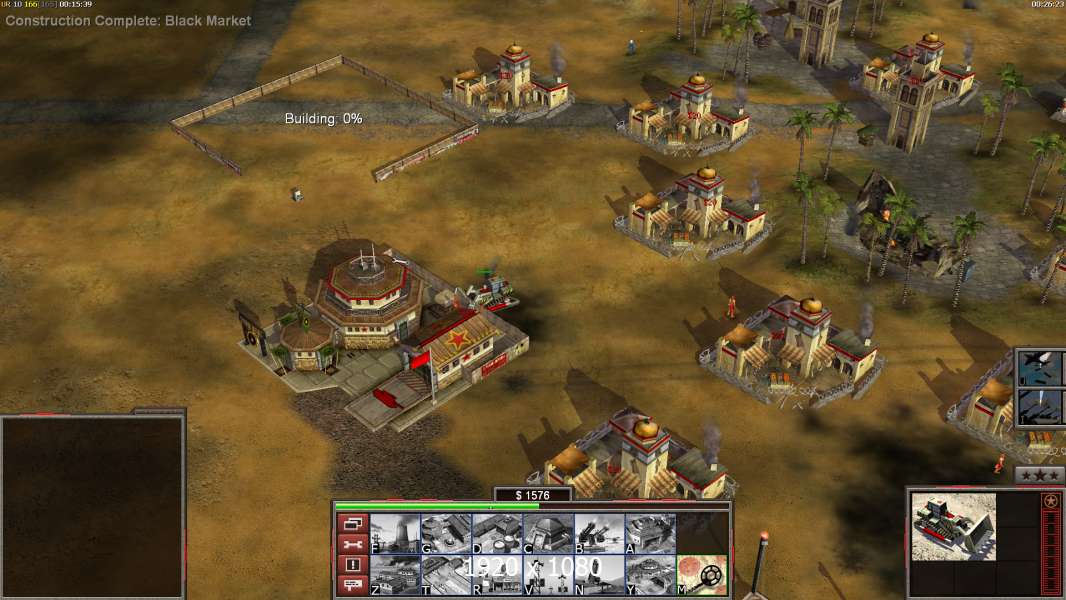Pick the Gattling Cannon build icon (B)
The width and height of the screenshot is (1066, 600).
[599, 533]
